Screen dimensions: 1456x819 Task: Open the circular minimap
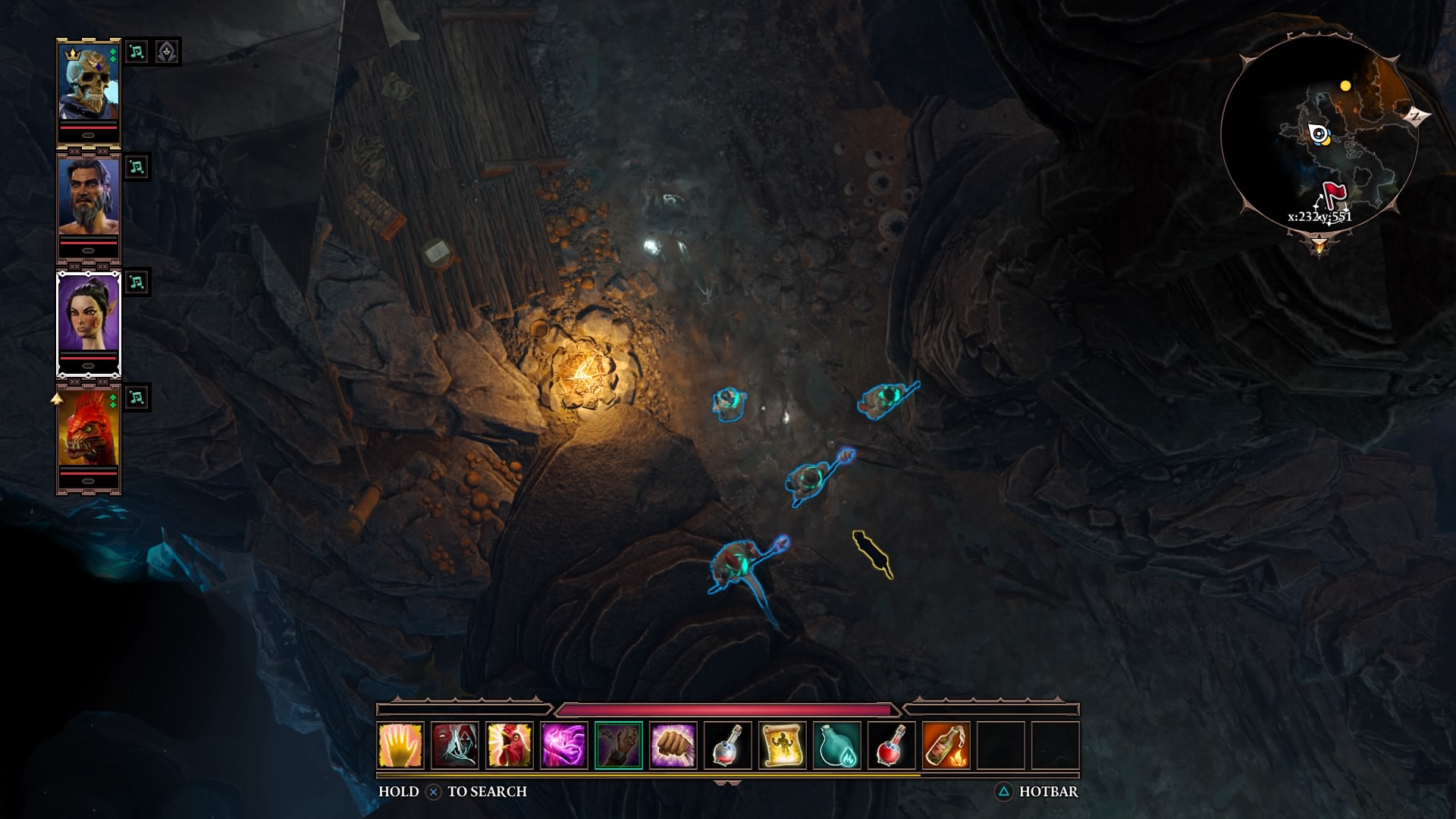1319,136
